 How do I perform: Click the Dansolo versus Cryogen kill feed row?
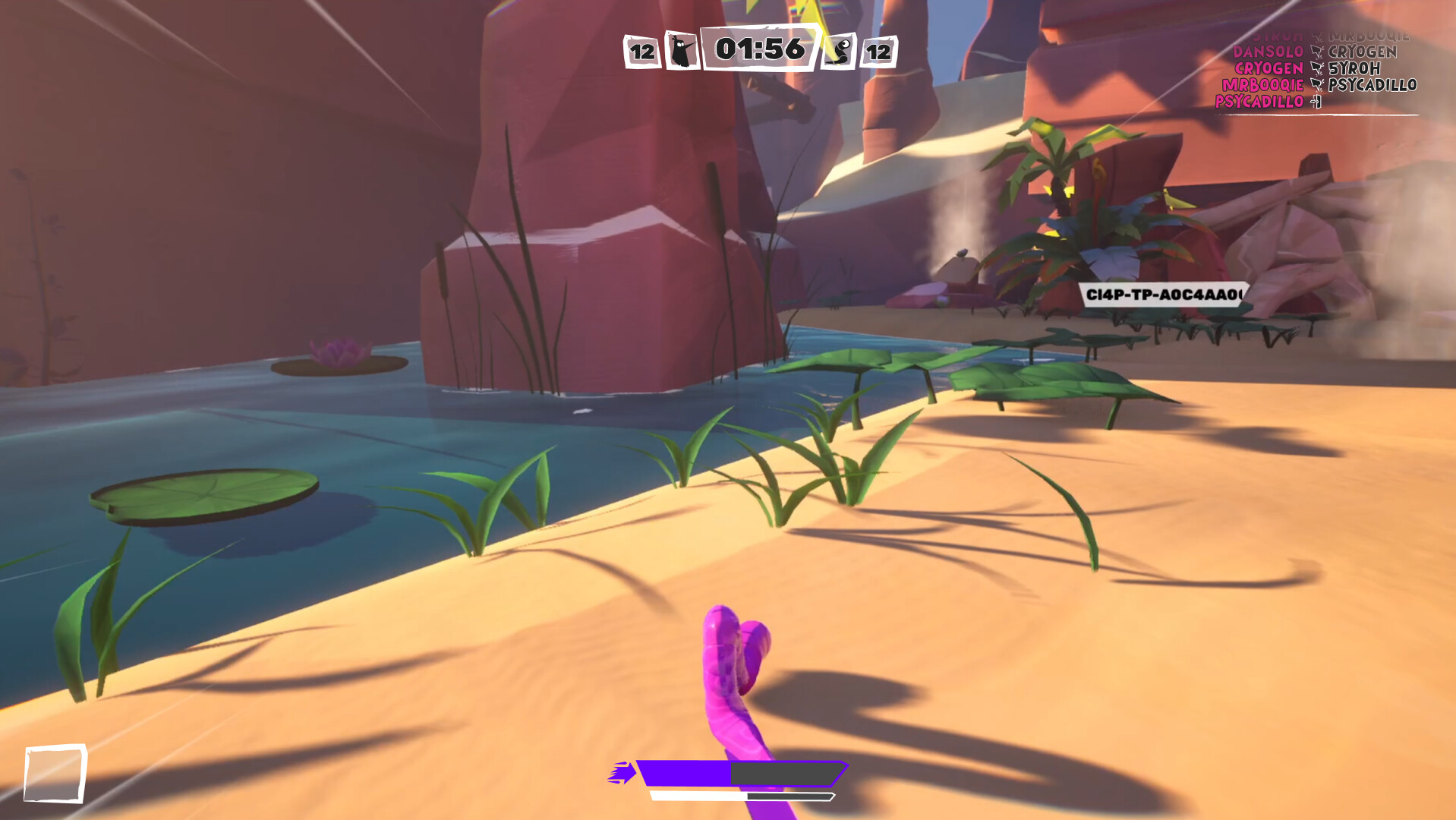[1316, 52]
